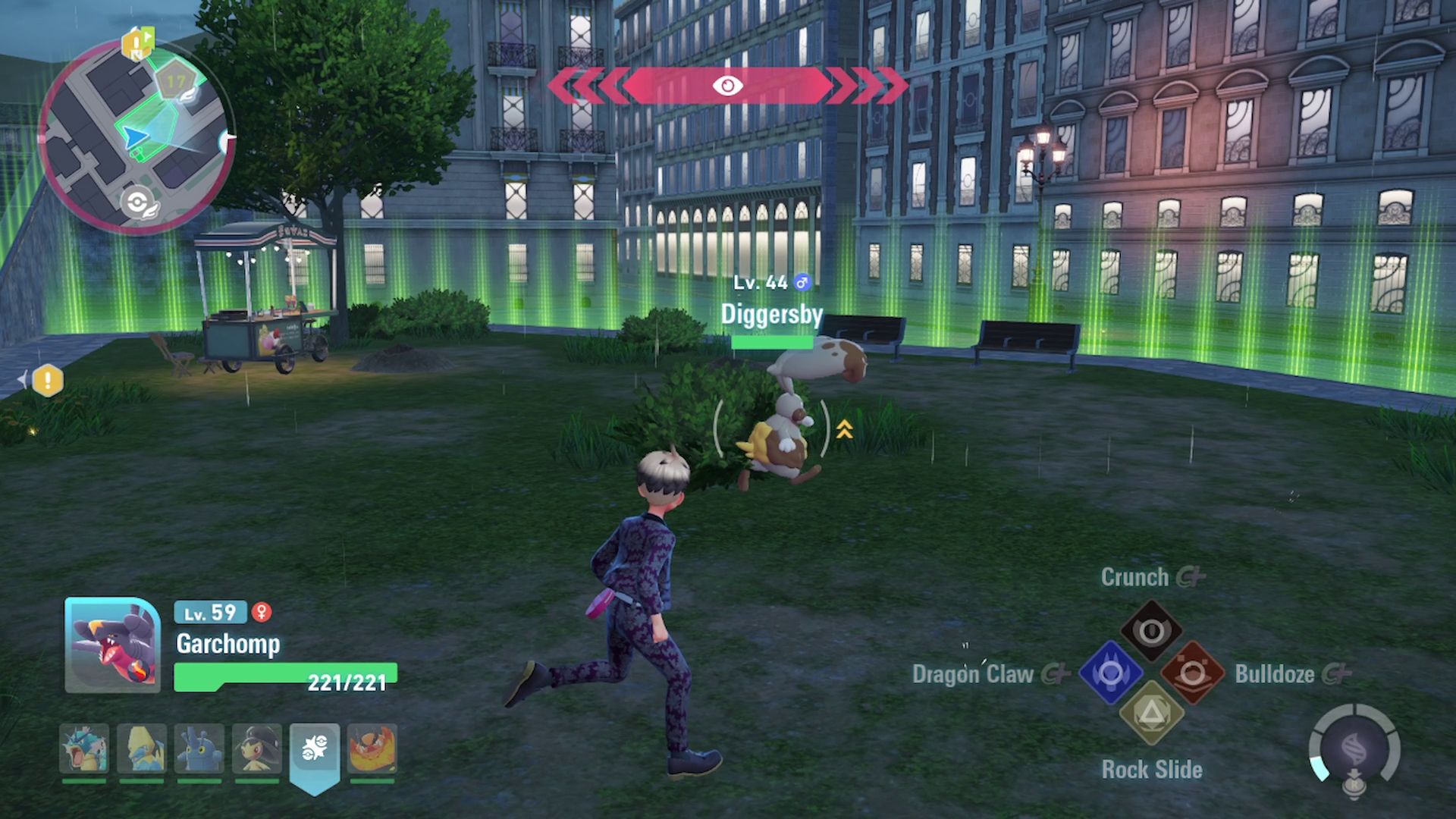Click the red eye alert banner
Screen dimensions: 1456x819
click(727, 86)
